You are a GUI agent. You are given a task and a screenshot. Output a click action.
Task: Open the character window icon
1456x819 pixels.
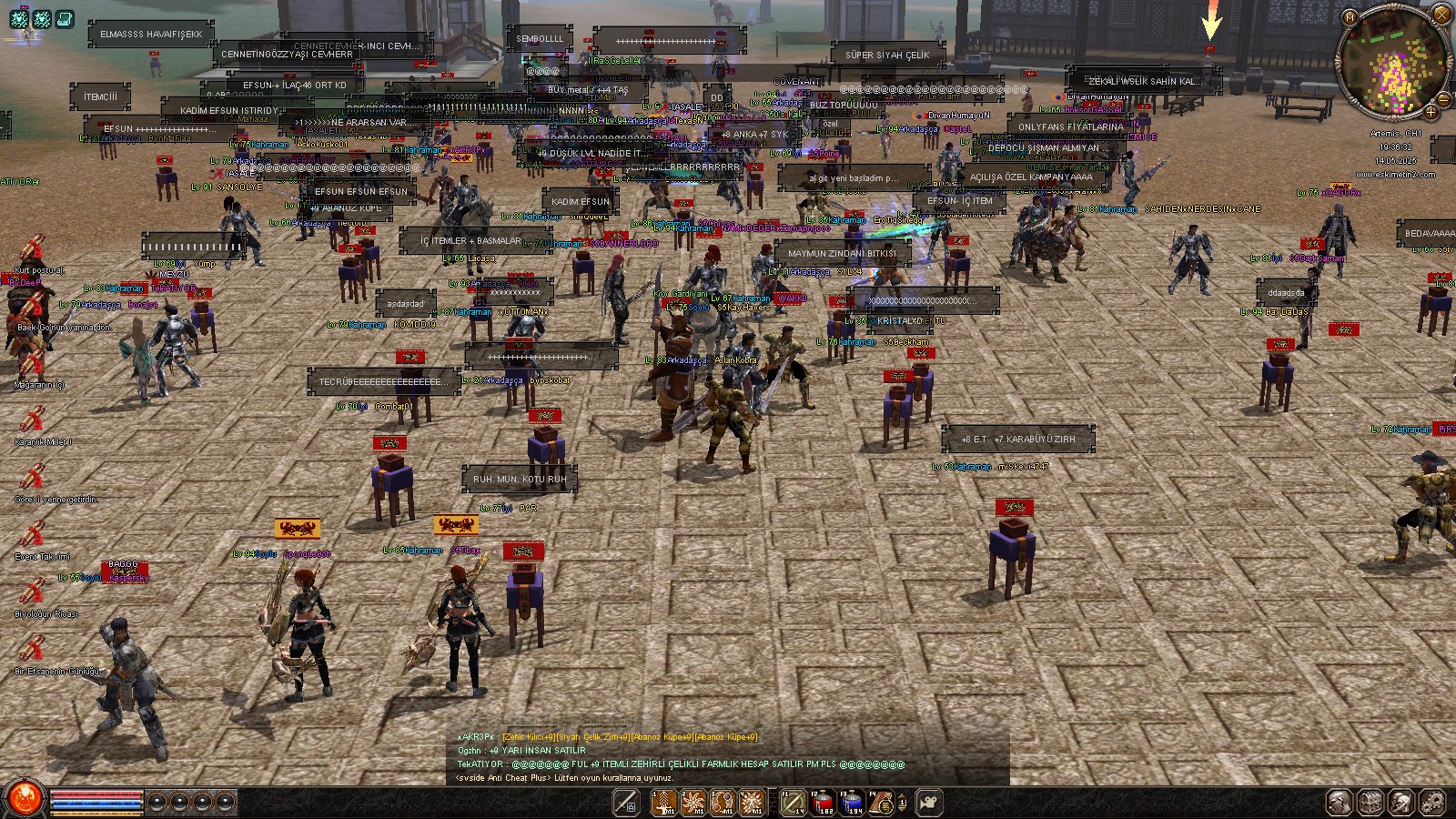pyautogui.click(x=1340, y=803)
